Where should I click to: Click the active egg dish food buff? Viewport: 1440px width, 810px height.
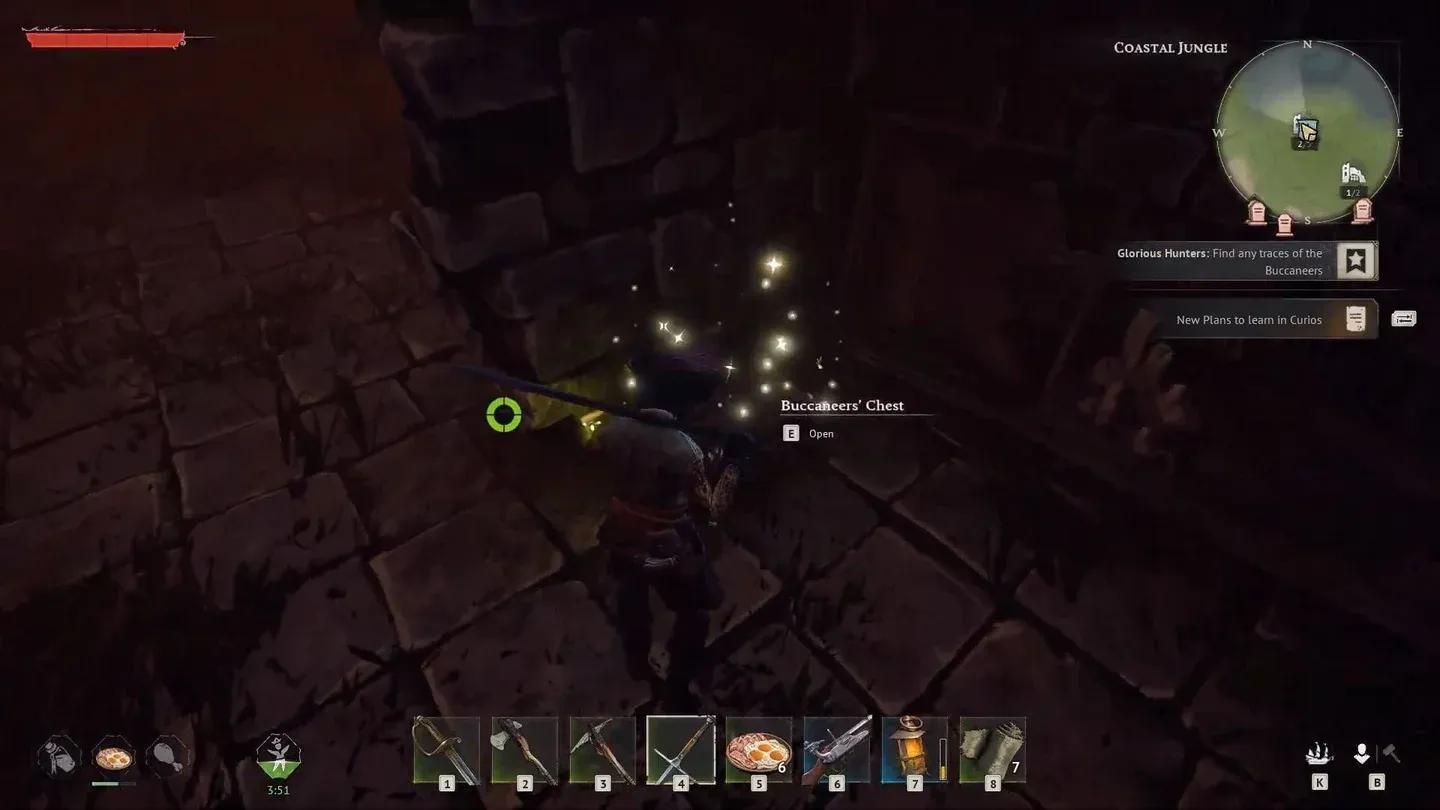click(x=113, y=757)
